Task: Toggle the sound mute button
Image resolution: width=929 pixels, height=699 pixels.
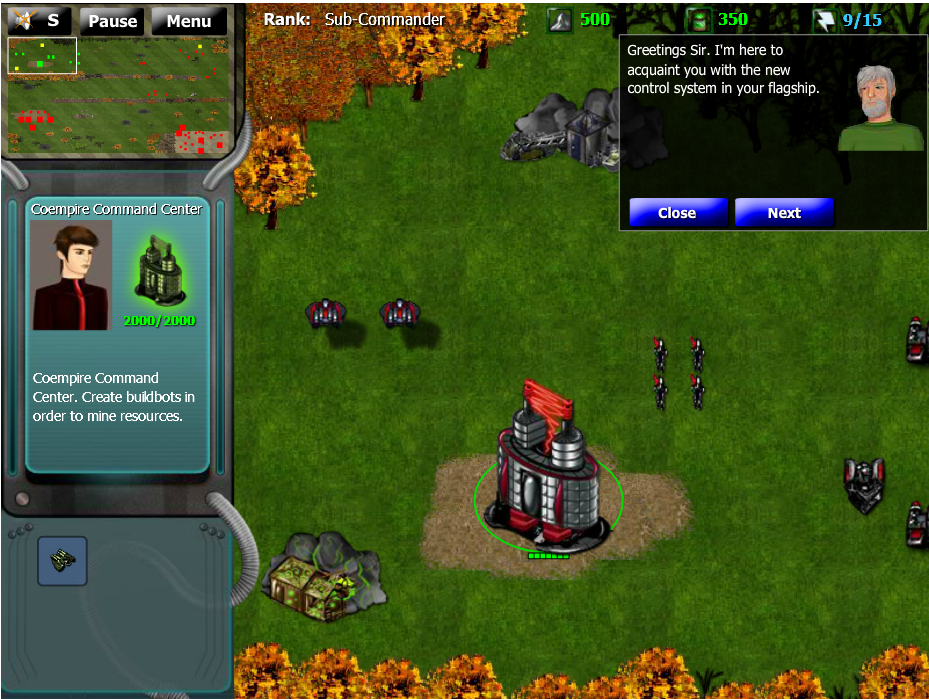Action: click(40, 20)
